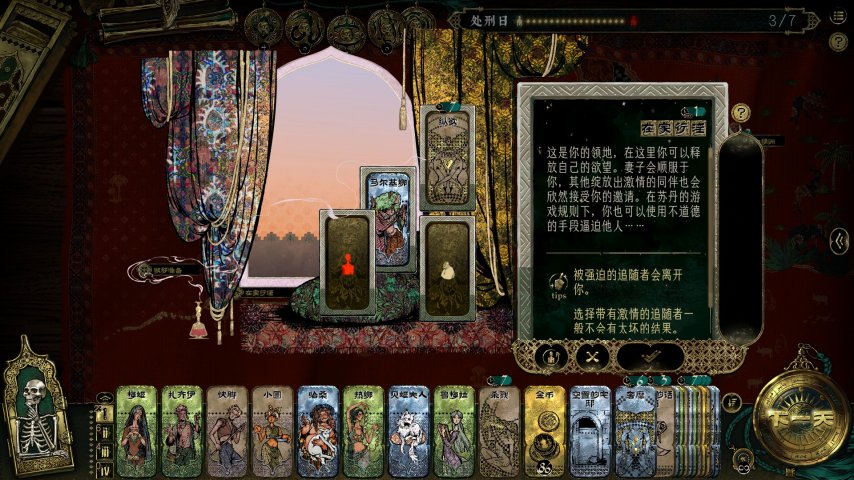
Task: Expand the side panel with the double-arrow button
Action: [841, 241]
